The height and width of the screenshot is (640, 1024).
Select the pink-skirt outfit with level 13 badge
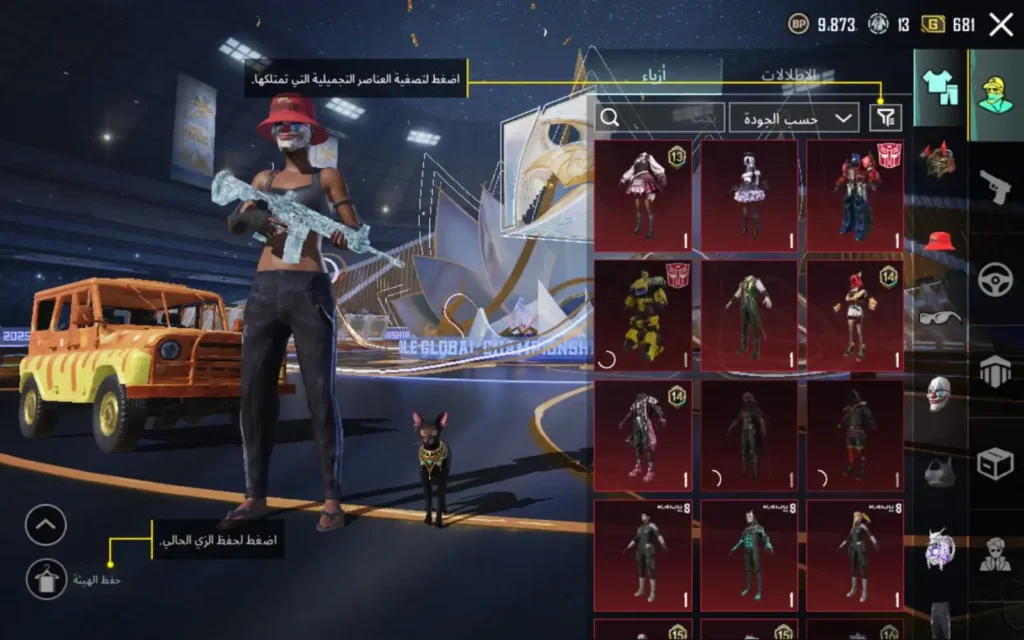pyautogui.click(x=642, y=195)
